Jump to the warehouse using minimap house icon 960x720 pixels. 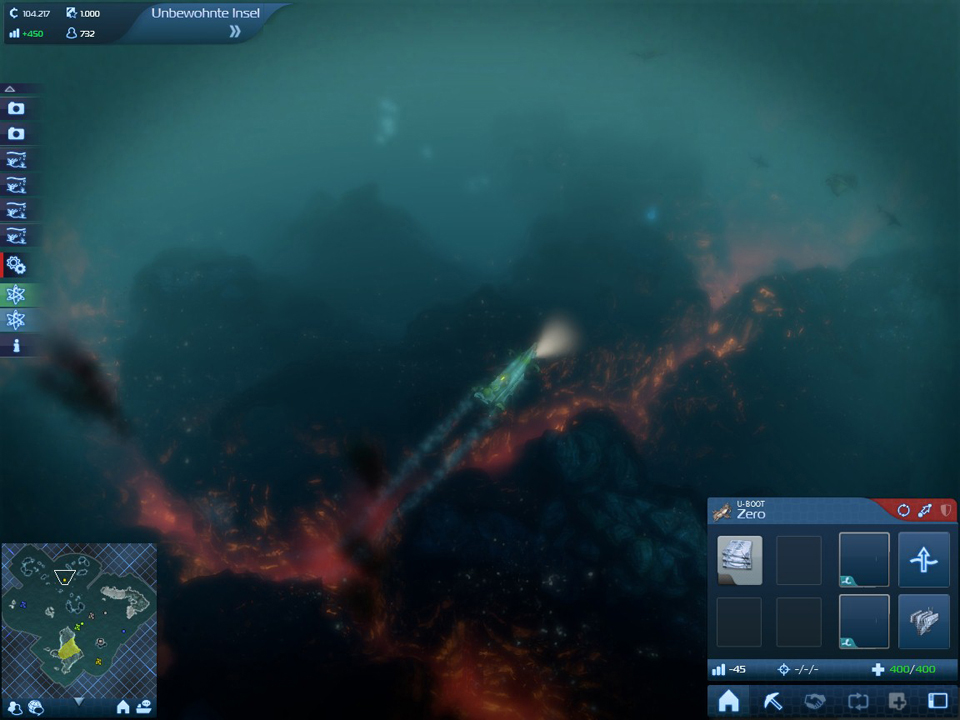(123, 708)
